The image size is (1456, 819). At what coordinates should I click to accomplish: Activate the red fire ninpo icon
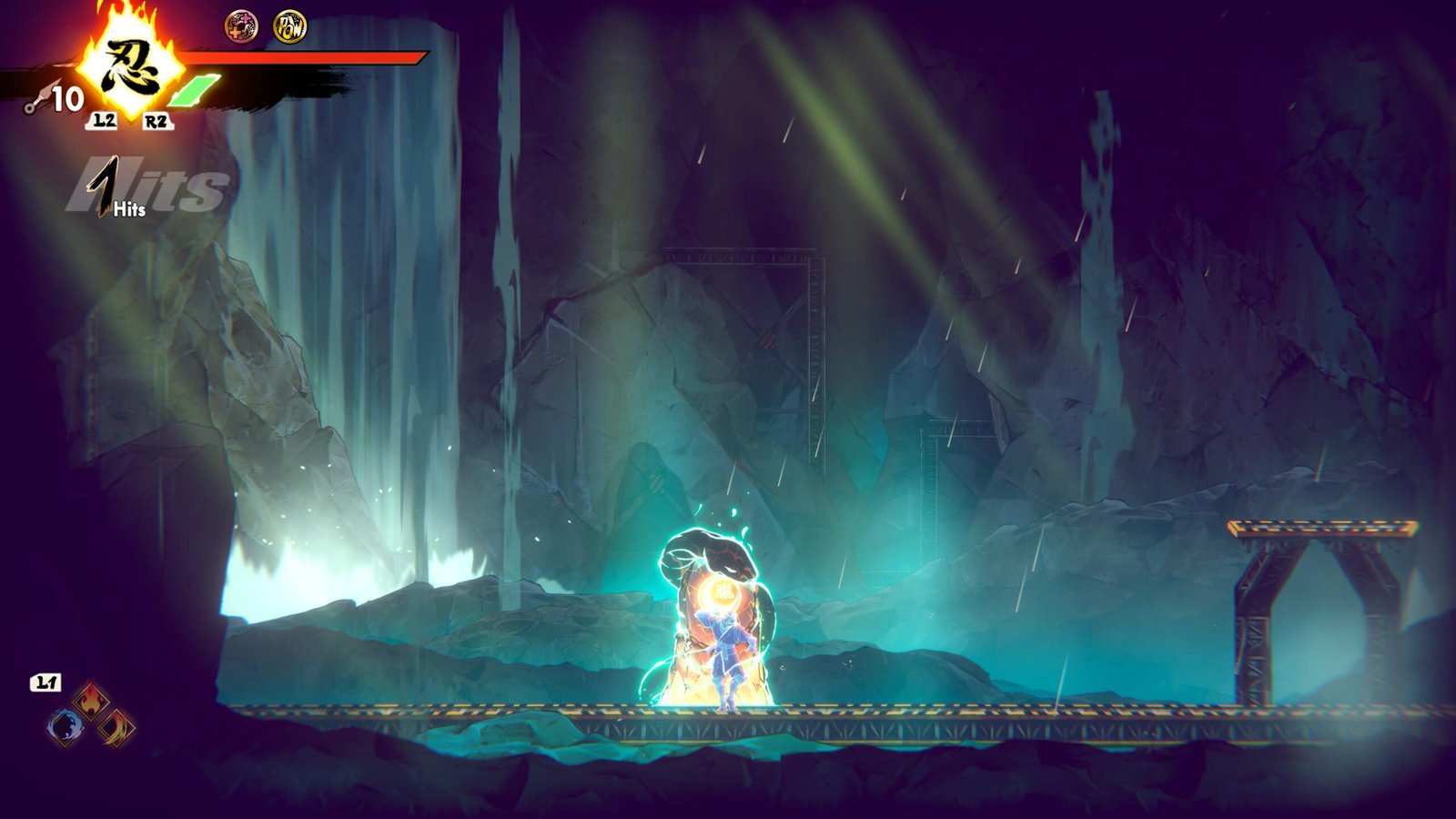91,701
